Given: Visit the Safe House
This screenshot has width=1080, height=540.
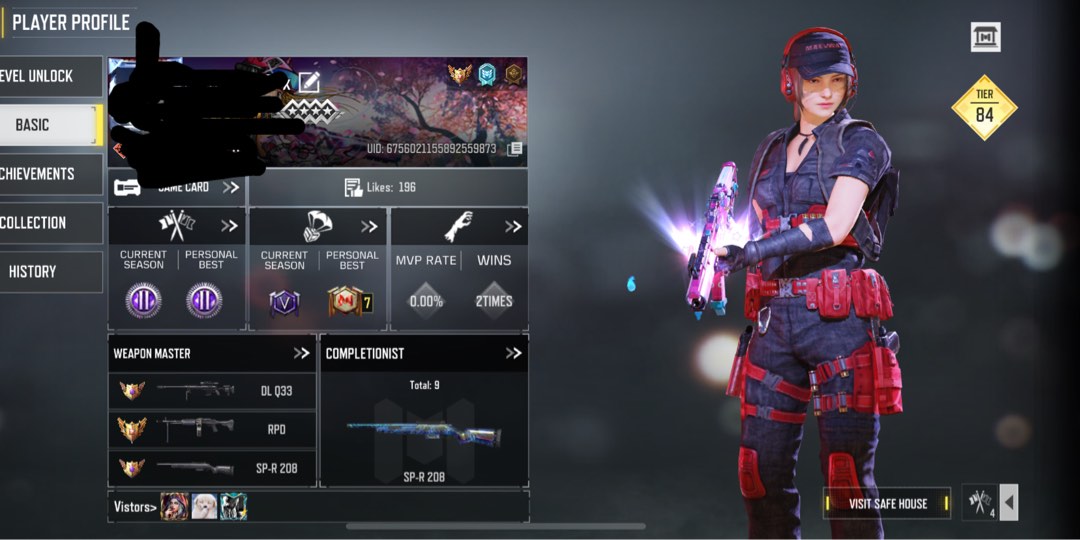Looking at the screenshot, I should (x=887, y=503).
